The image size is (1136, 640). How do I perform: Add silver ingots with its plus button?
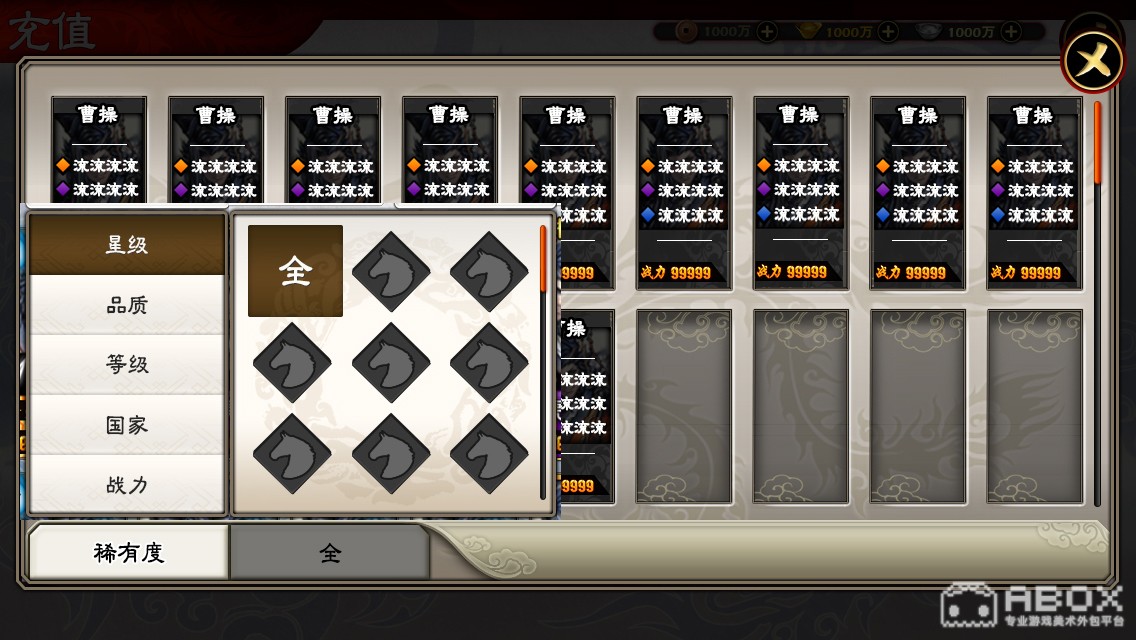(1010, 32)
